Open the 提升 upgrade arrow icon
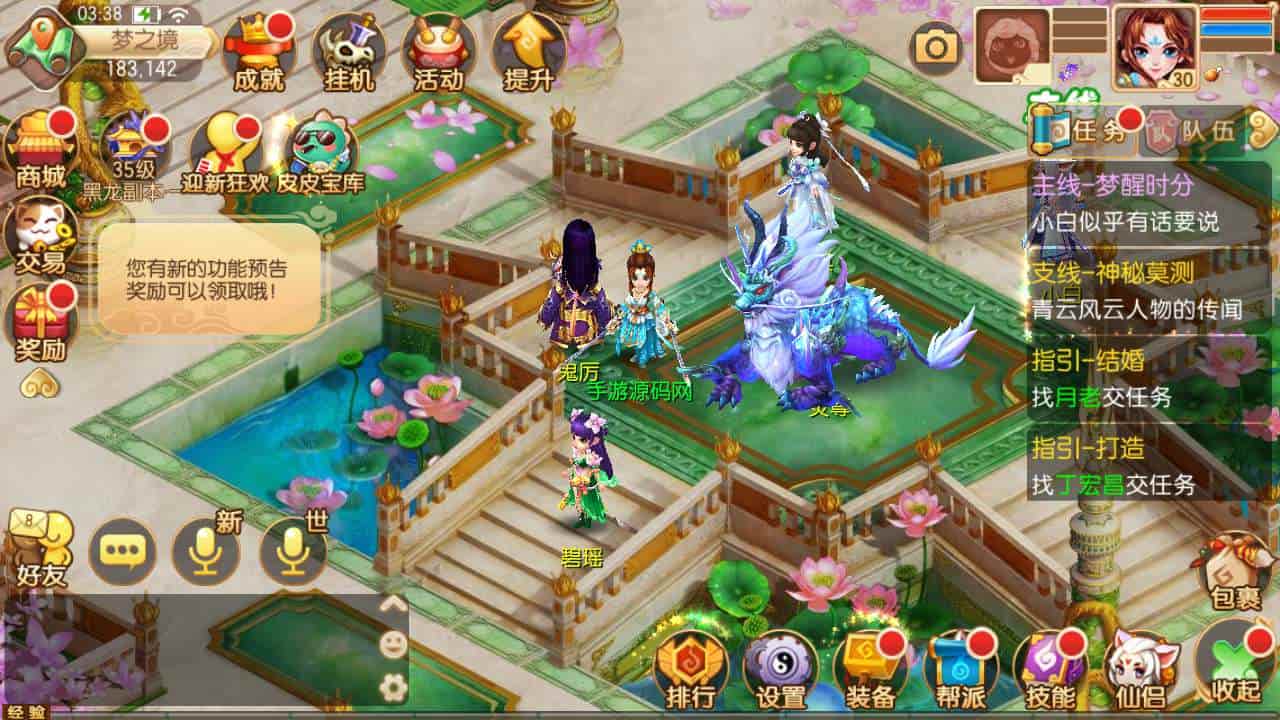This screenshot has height=720, width=1280. [x=528, y=52]
